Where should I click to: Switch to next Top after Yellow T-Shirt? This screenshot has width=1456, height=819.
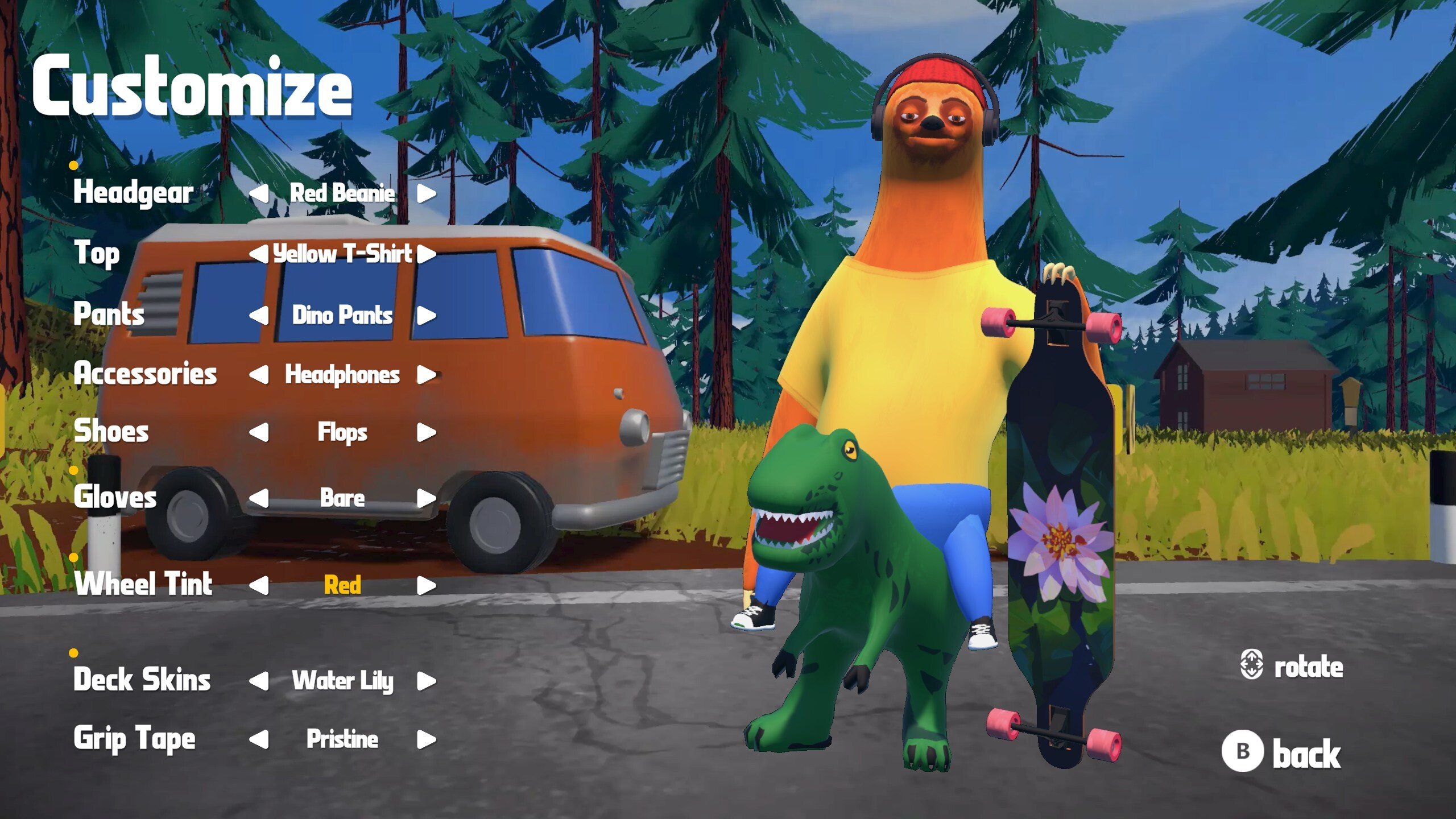(426, 254)
